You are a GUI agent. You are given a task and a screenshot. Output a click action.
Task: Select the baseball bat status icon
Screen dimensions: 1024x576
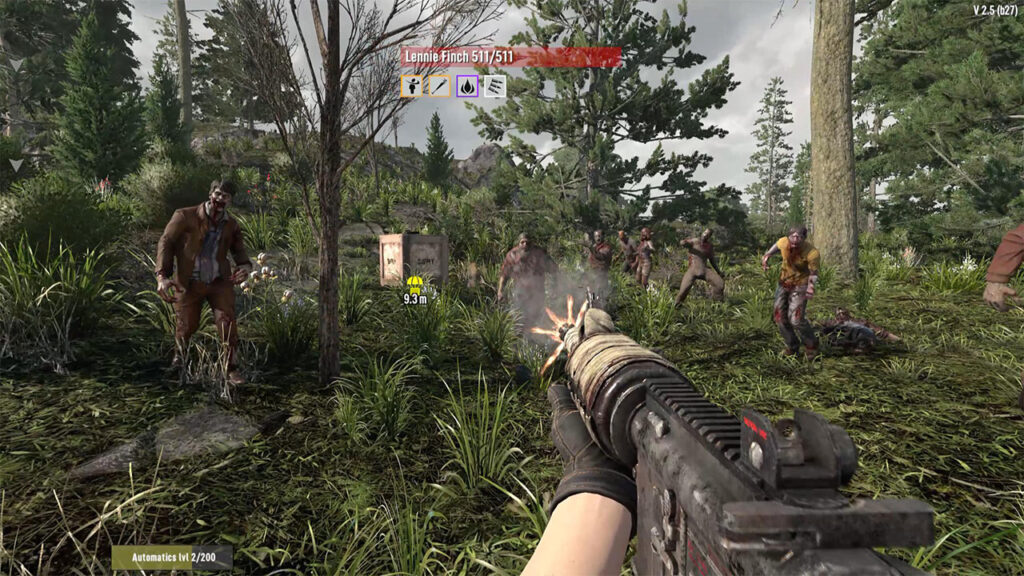point(439,86)
